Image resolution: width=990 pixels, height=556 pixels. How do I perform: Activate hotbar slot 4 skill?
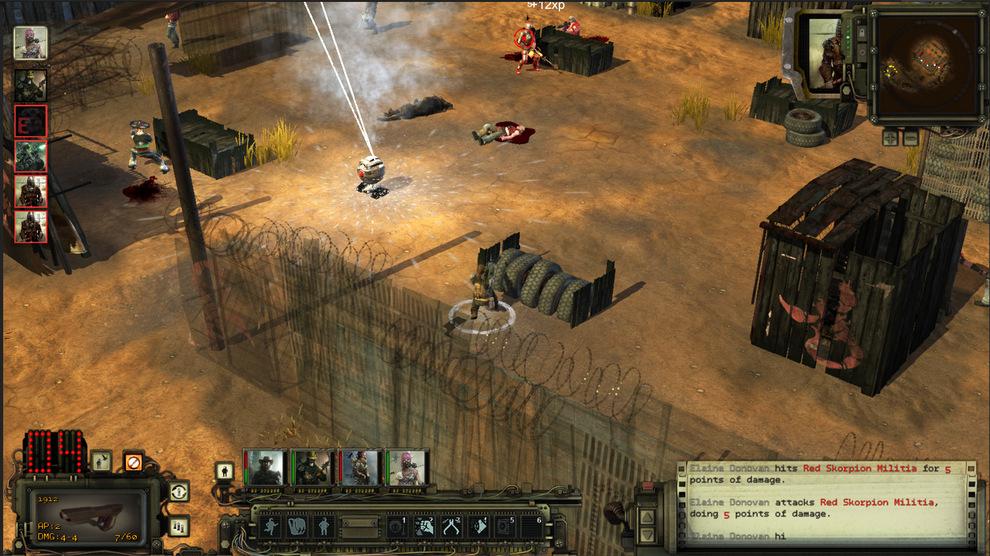(x=478, y=526)
